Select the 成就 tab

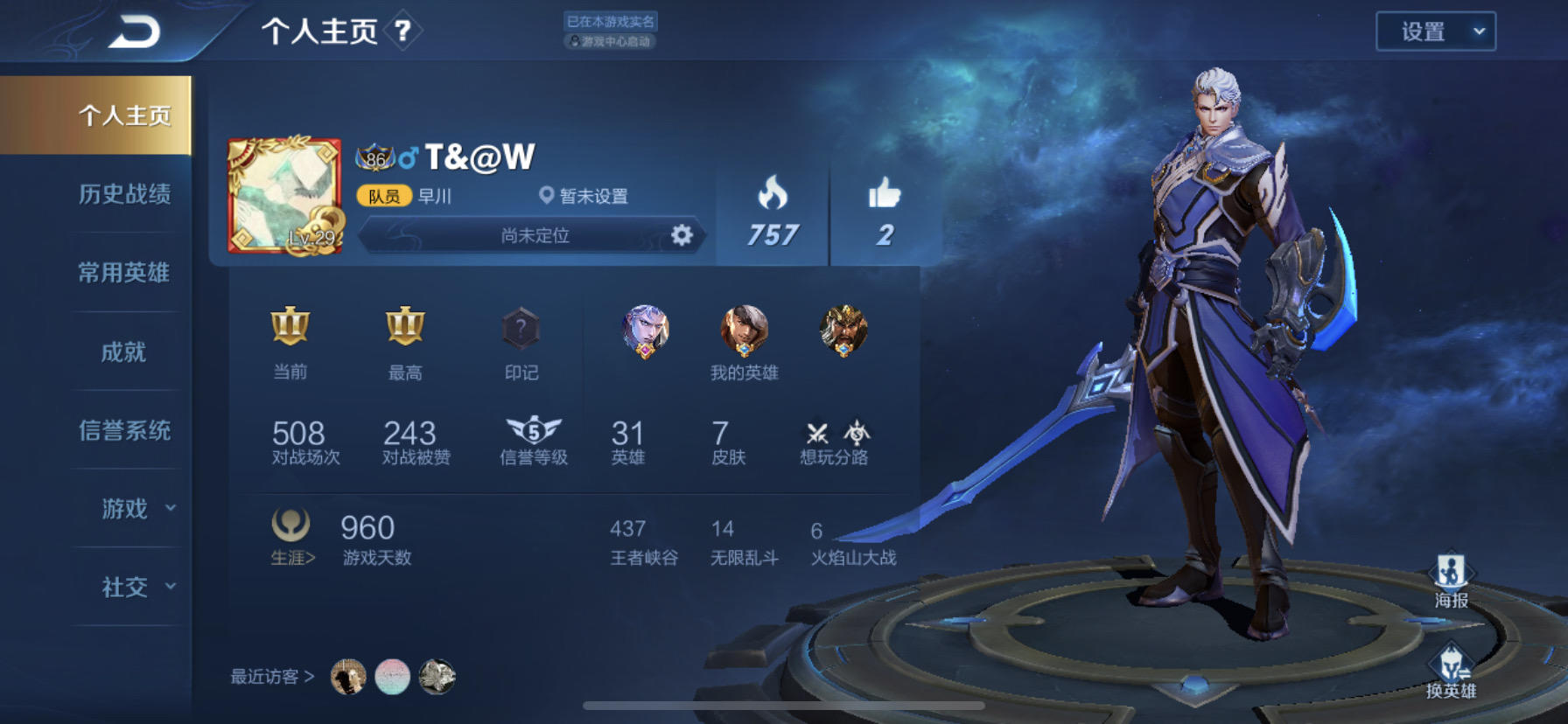pyautogui.click(x=124, y=352)
